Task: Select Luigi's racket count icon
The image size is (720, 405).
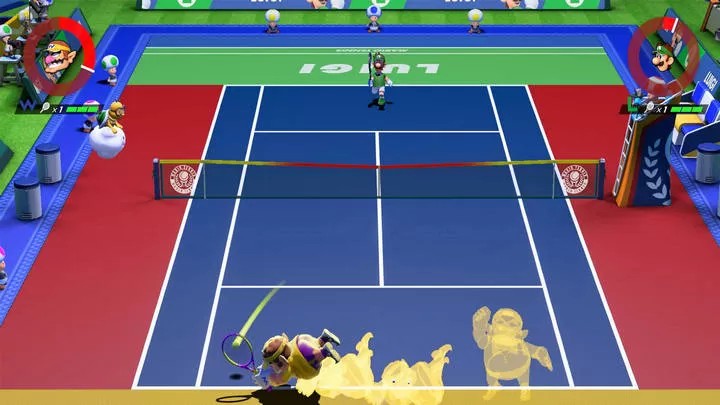Action: coord(650,106)
